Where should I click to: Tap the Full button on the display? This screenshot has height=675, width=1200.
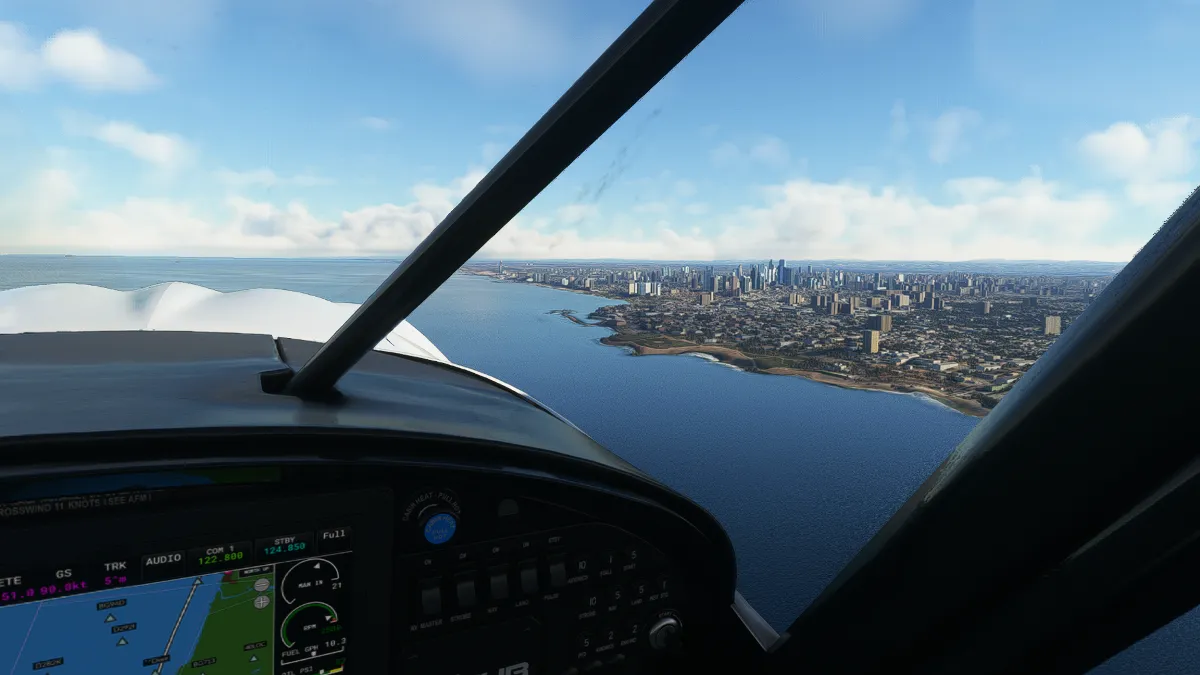pos(335,535)
